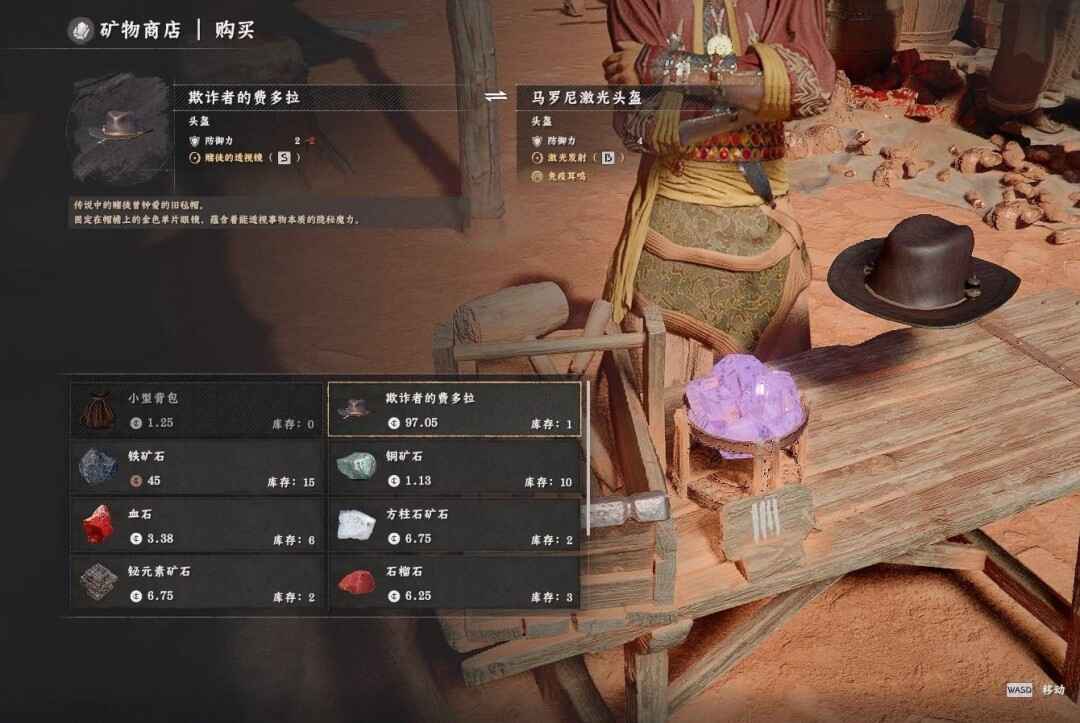Select the 小型背包 shop item
The image size is (1080, 723).
197,409
